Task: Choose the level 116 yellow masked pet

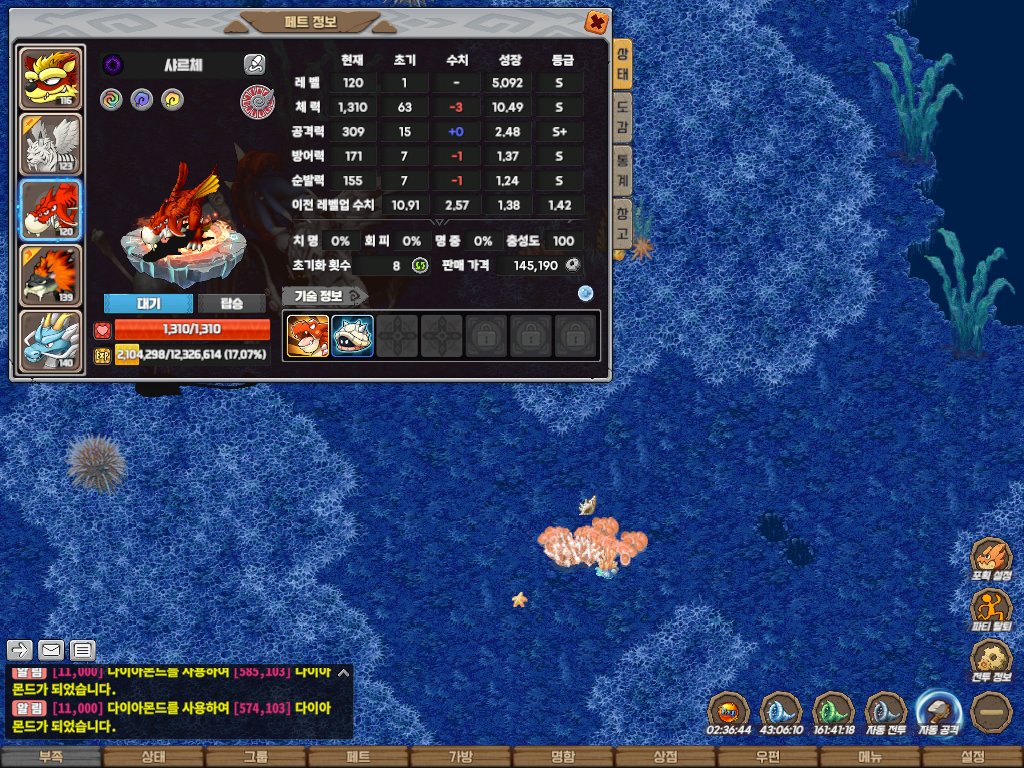Action: pos(51,77)
